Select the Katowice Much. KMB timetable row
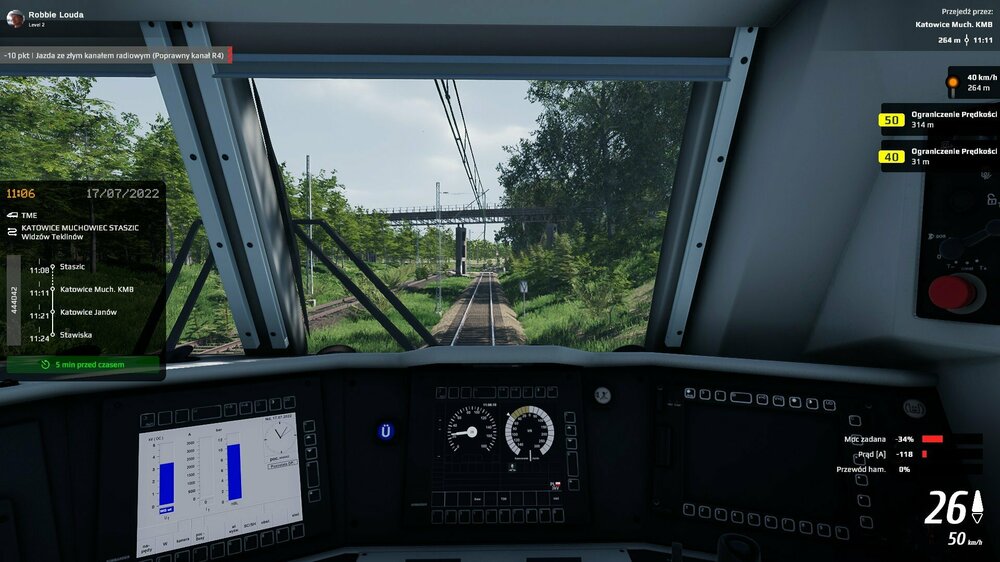This screenshot has height=562, width=1000. click(x=96, y=289)
